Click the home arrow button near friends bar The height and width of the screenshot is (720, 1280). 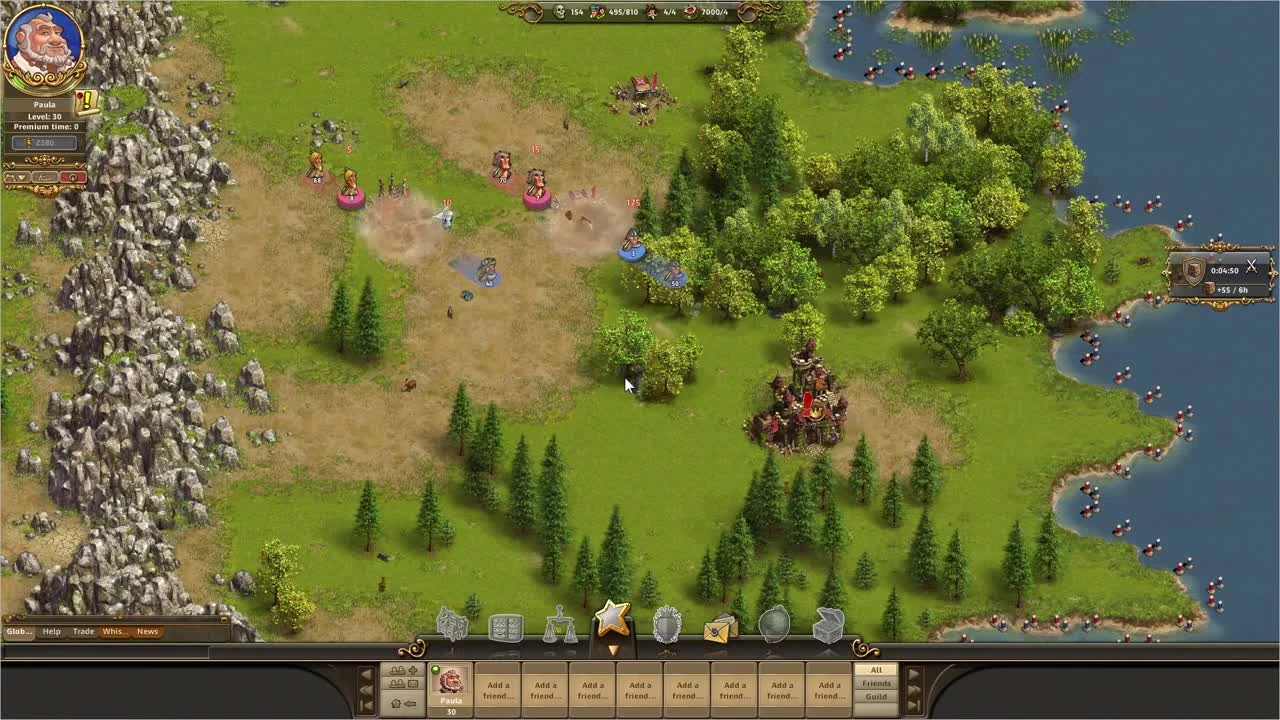click(x=398, y=704)
